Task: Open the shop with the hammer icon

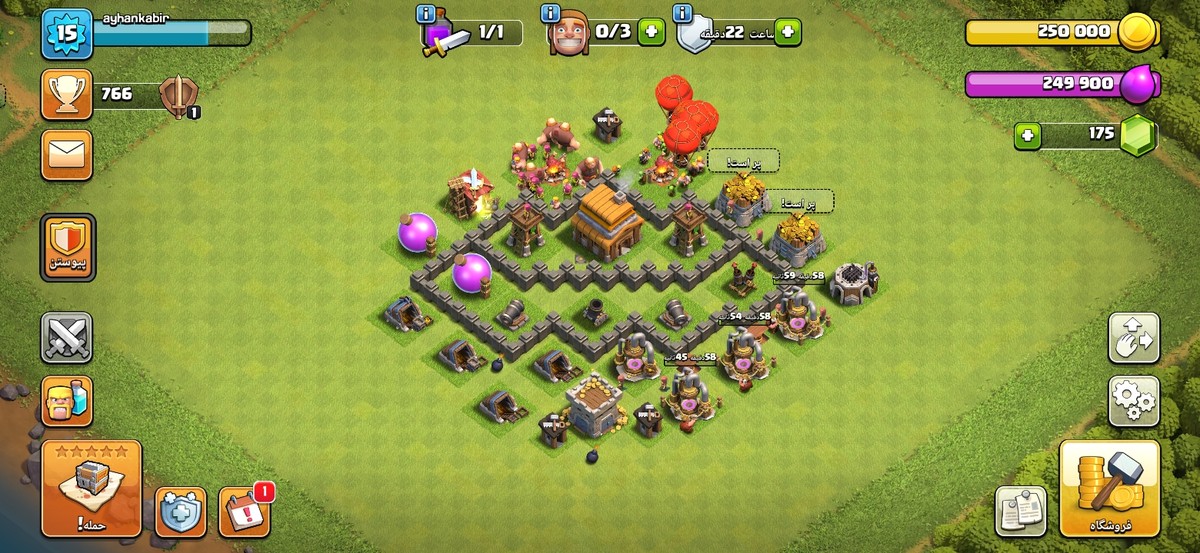Action: click(x=1109, y=489)
